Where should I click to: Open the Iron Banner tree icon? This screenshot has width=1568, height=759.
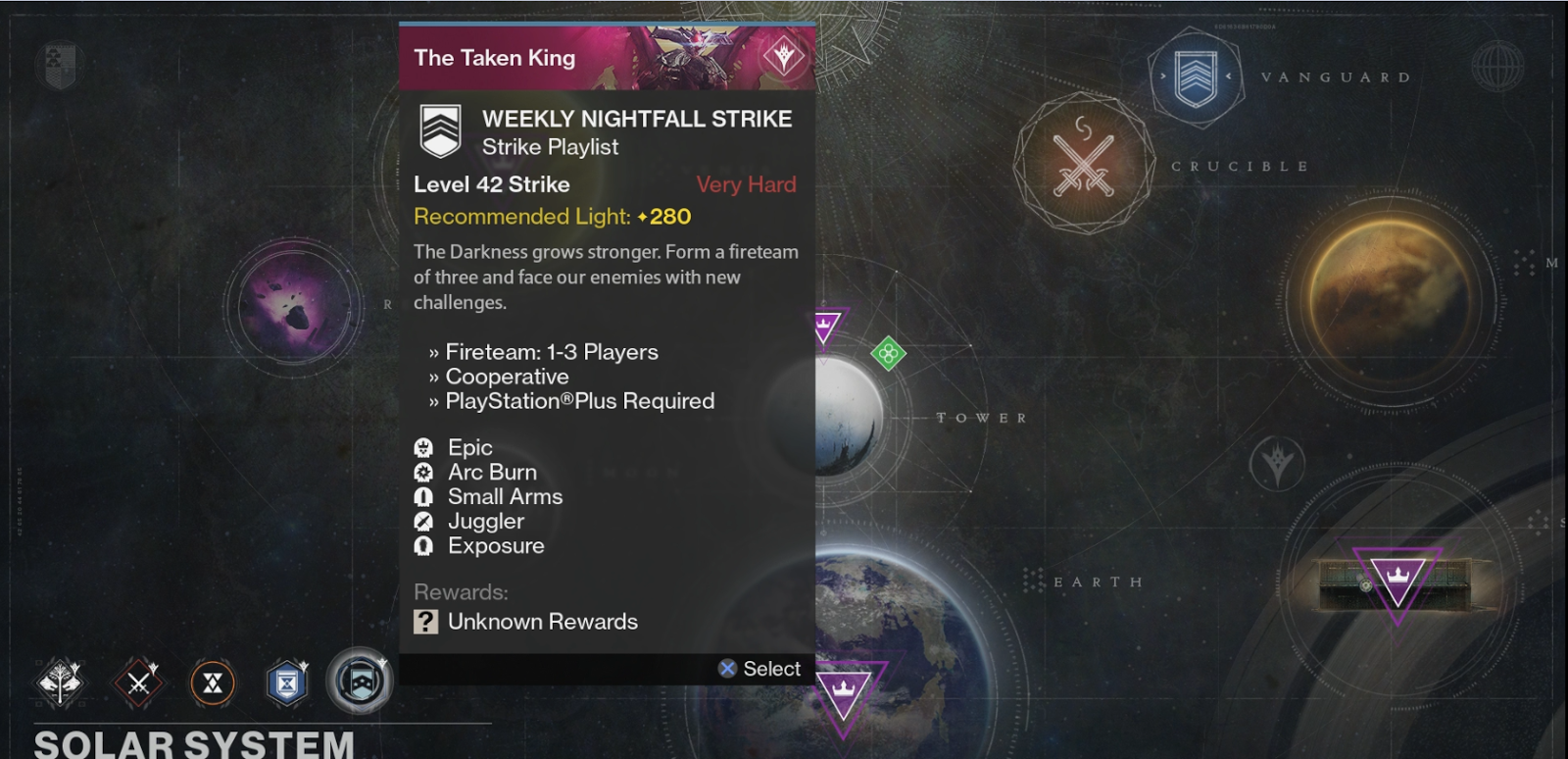point(60,683)
